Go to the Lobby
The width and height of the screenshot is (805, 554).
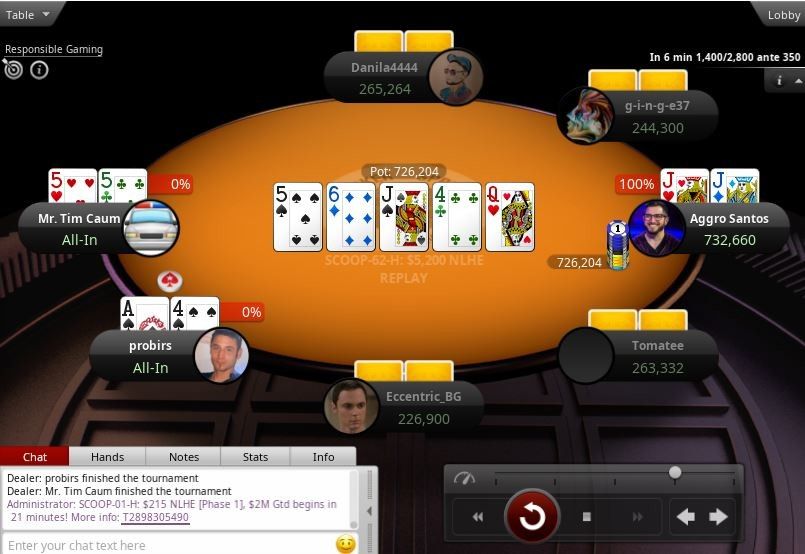783,15
